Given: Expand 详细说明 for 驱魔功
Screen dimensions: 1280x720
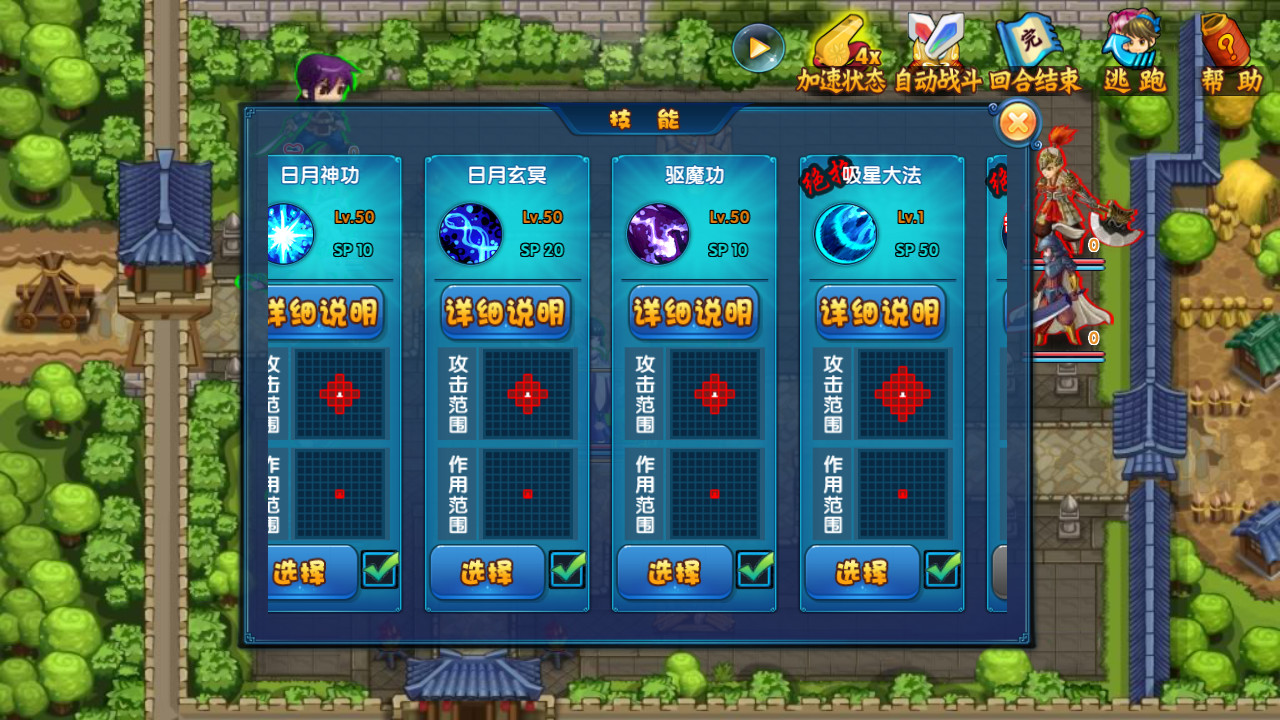Looking at the screenshot, I should (694, 312).
